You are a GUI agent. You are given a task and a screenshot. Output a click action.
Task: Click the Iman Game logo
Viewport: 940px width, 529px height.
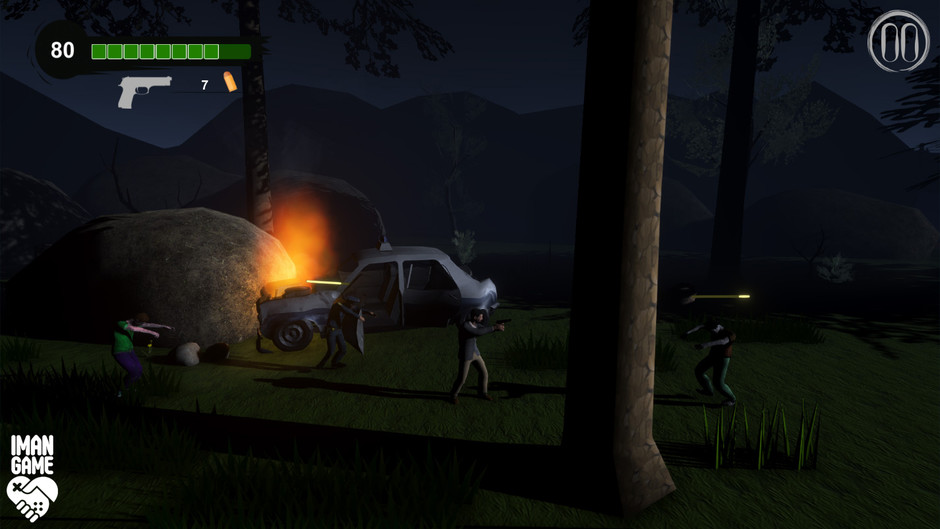32,478
